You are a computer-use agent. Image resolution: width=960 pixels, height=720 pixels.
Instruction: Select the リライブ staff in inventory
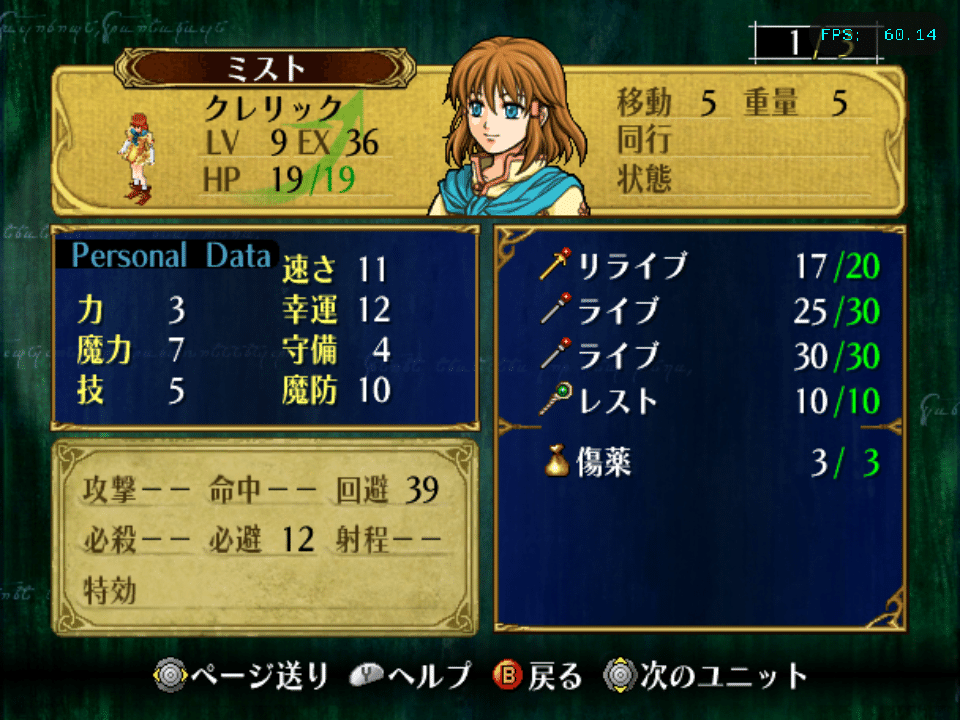pos(632,267)
